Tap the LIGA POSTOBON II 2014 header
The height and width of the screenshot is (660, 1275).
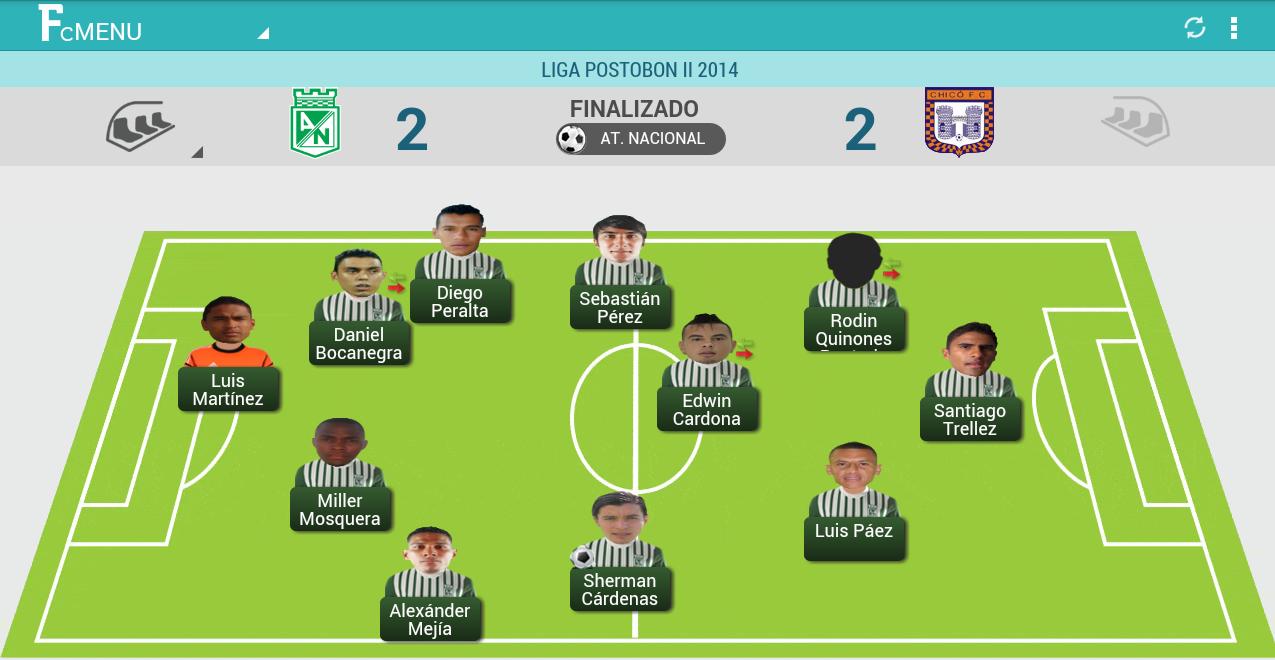[638, 70]
